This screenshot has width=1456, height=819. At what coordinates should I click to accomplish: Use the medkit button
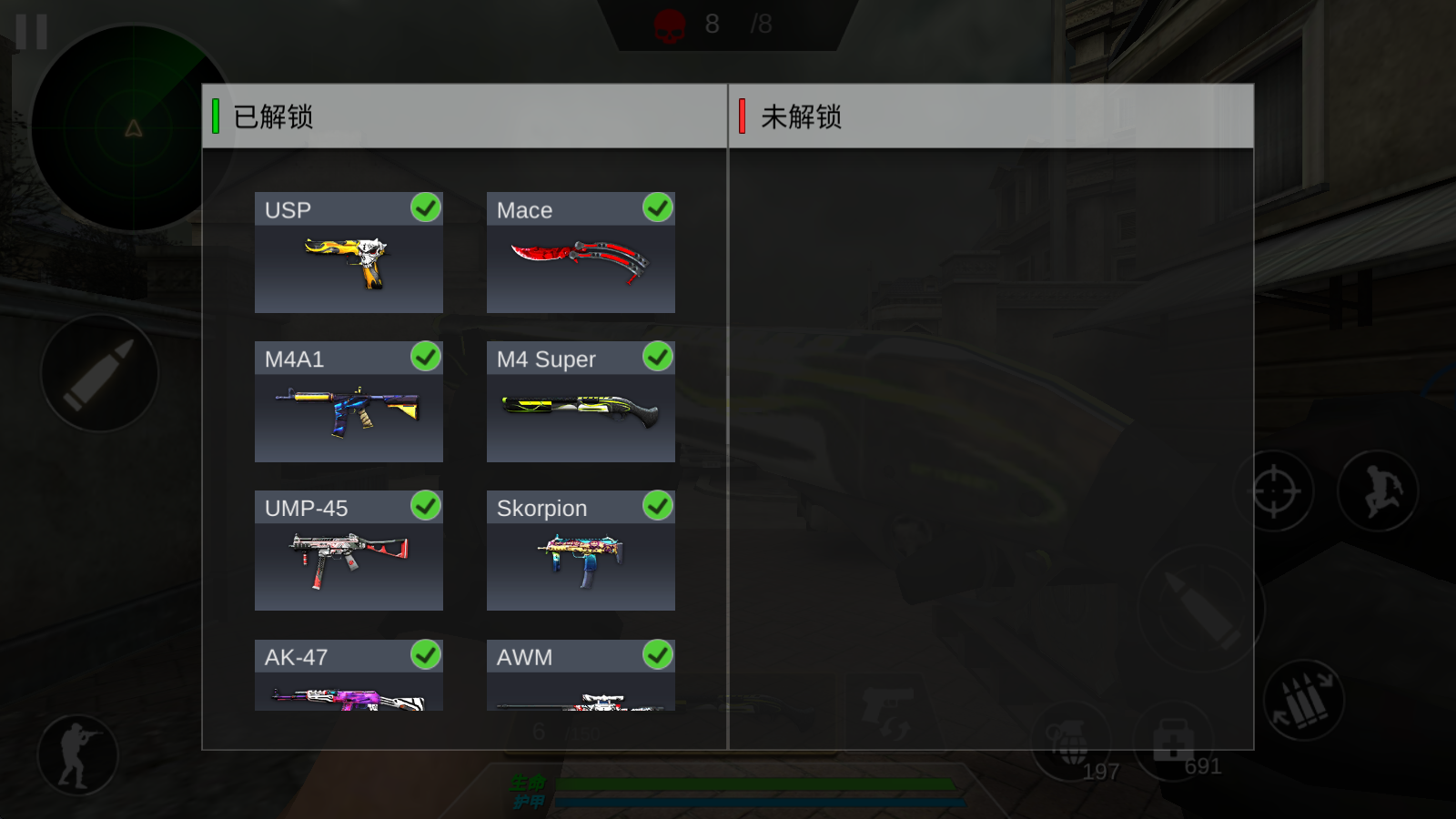(x=1173, y=741)
